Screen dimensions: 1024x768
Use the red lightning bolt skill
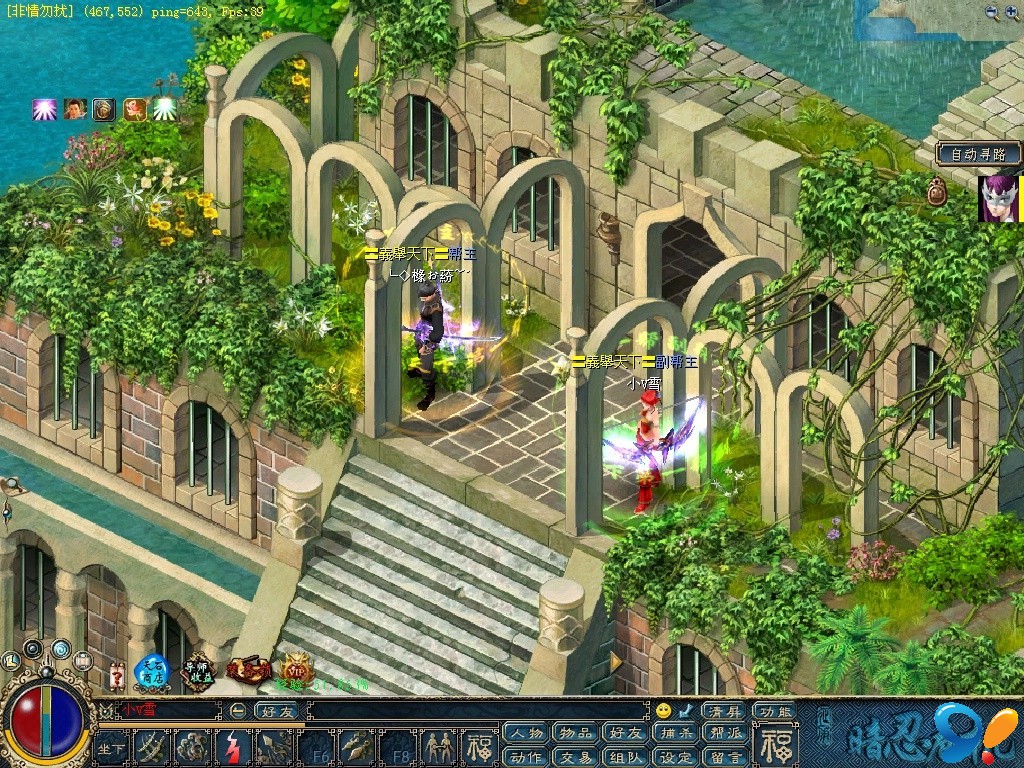point(231,746)
